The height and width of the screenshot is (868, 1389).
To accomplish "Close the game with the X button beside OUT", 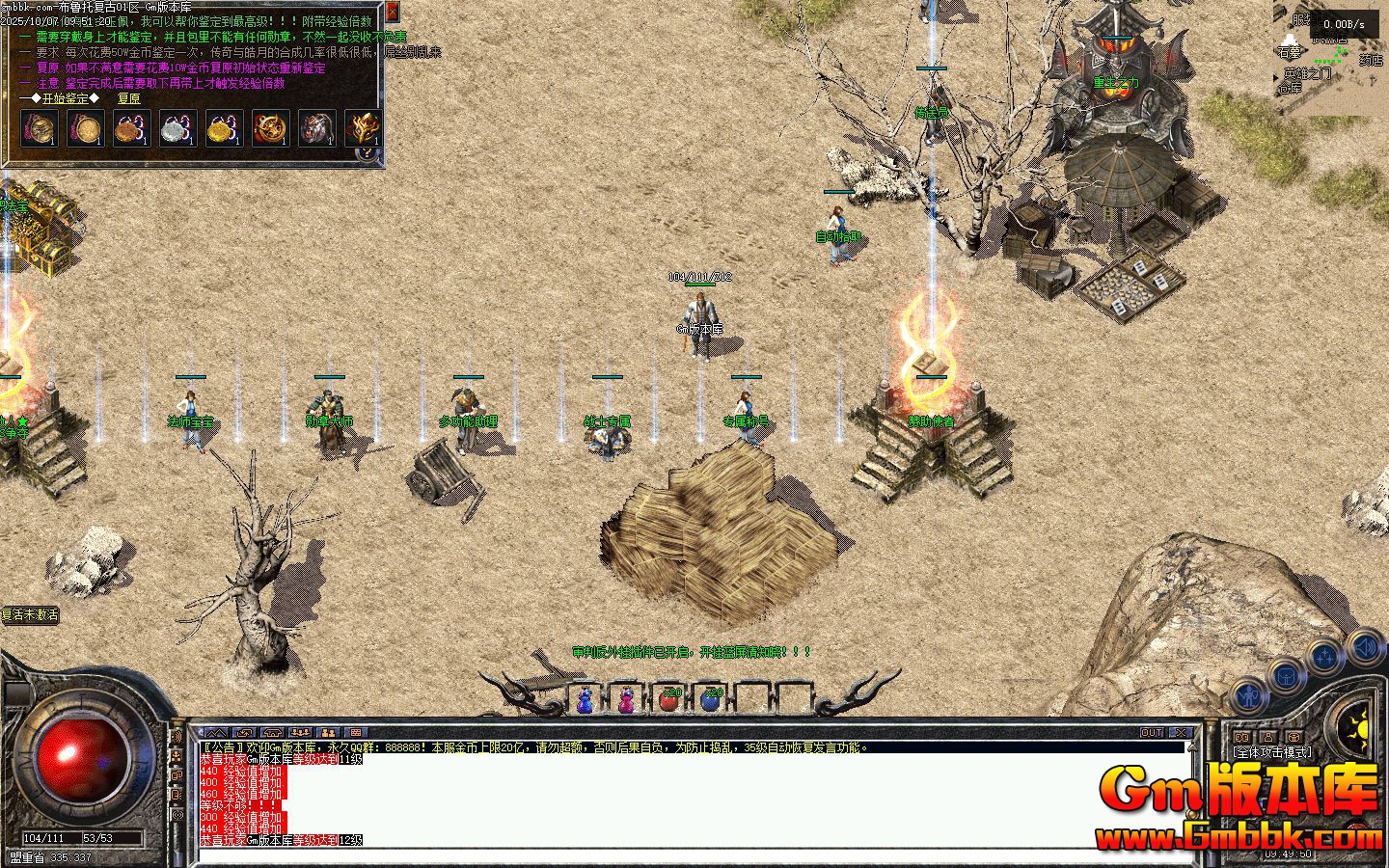I will click(1181, 733).
